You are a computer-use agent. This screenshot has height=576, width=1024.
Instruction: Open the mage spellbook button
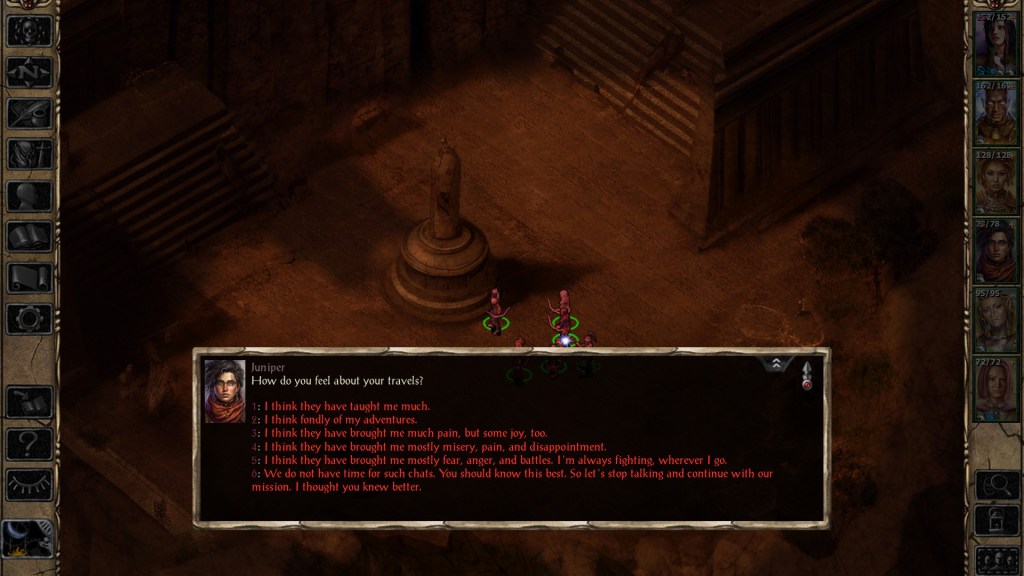click(x=29, y=237)
